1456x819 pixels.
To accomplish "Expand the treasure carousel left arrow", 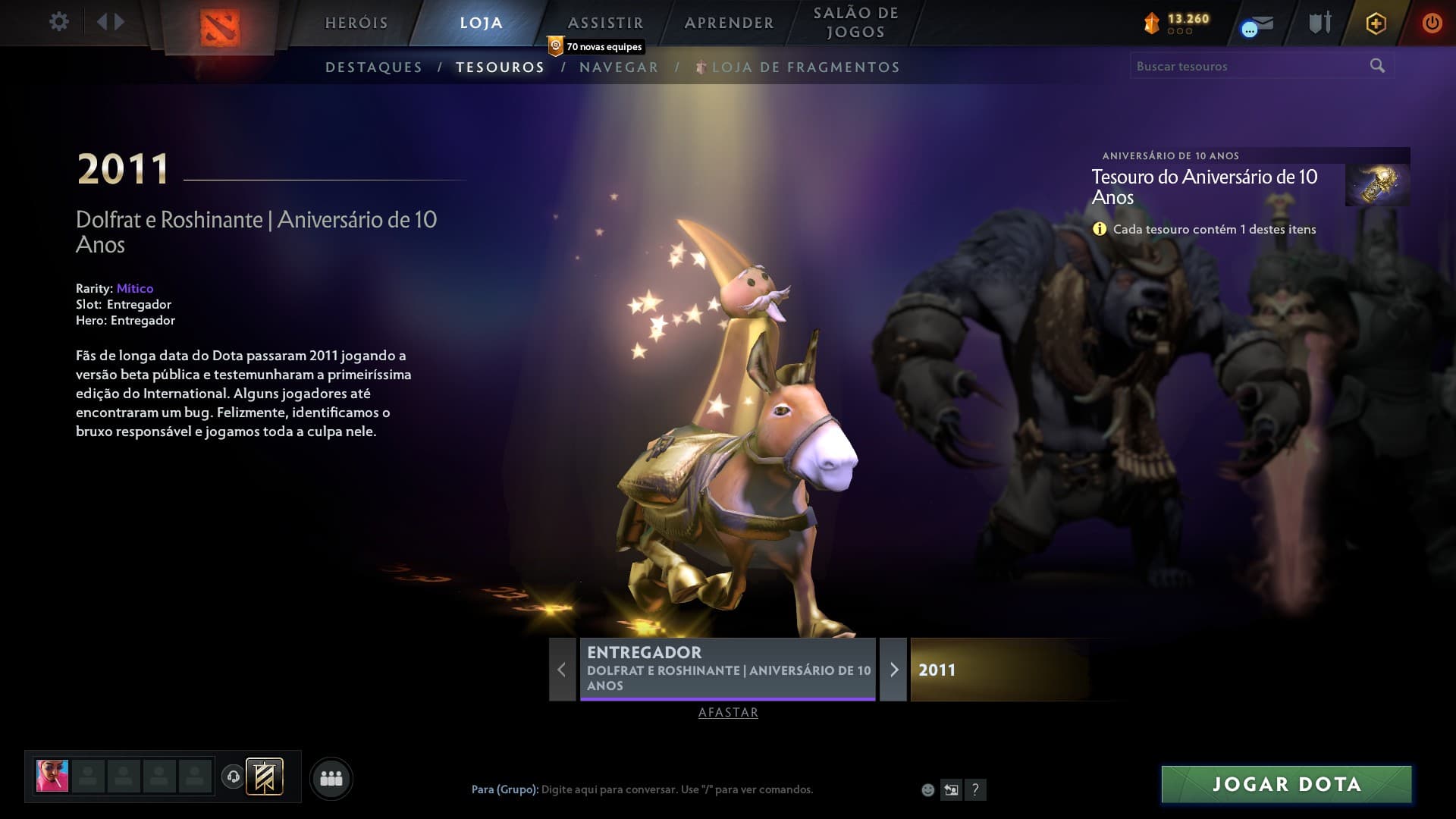I will (x=561, y=670).
